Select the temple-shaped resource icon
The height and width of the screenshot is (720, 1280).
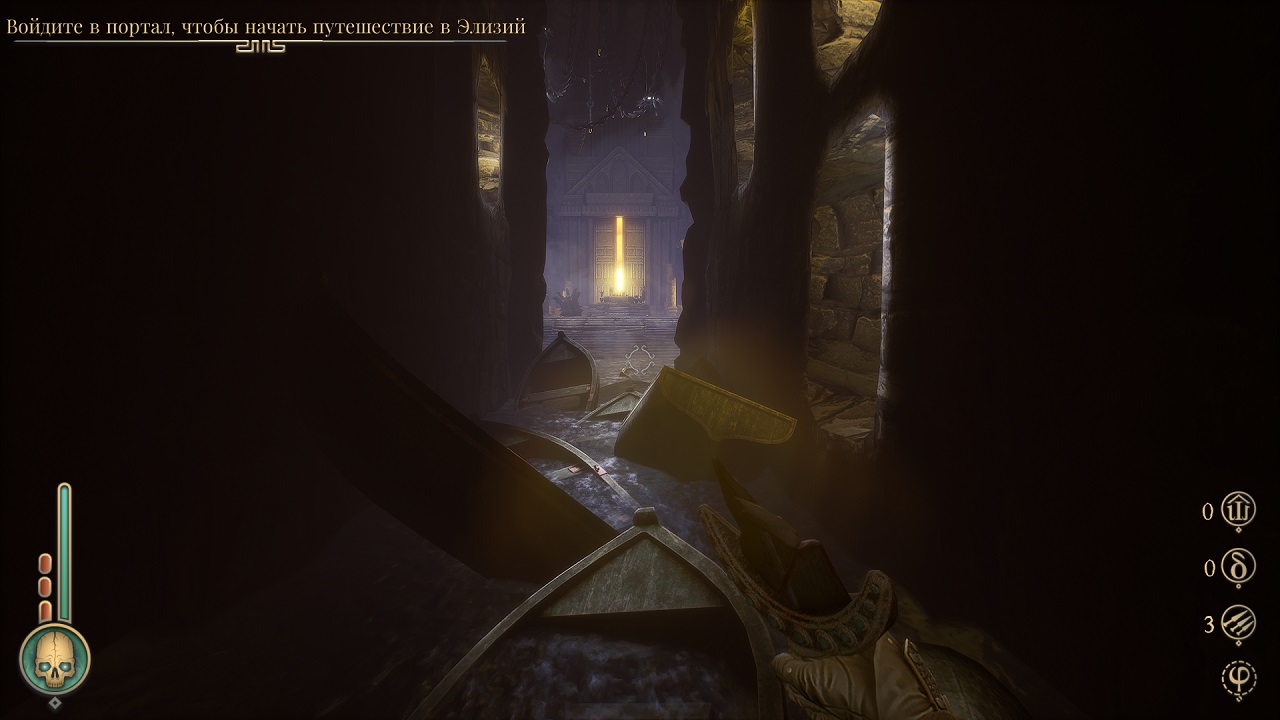click(x=1239, y=511)
